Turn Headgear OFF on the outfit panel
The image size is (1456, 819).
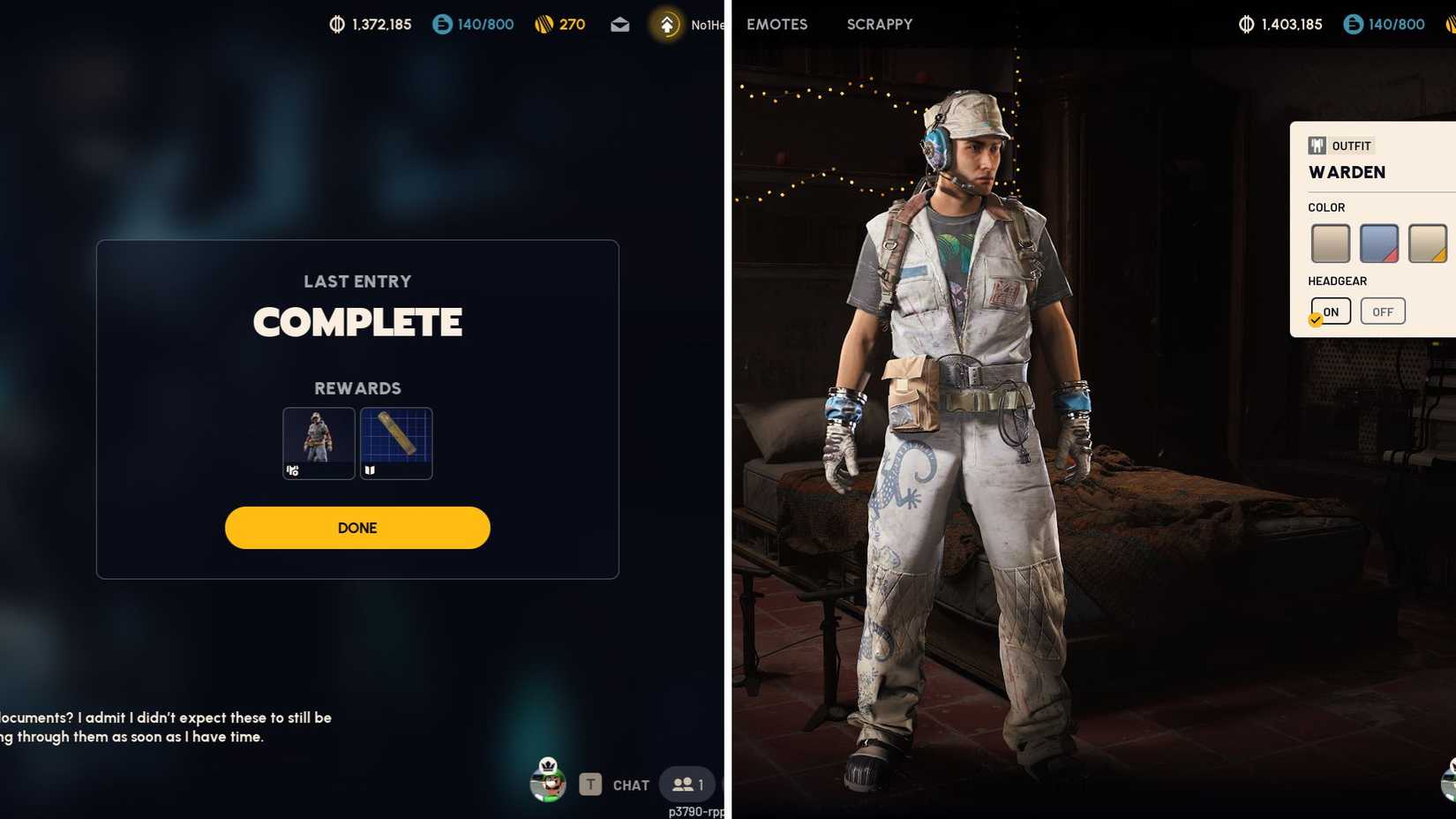(1383, 311)
